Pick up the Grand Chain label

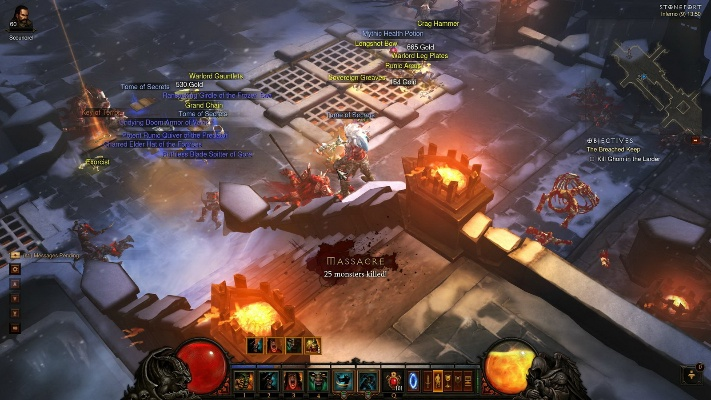point(203,105)
